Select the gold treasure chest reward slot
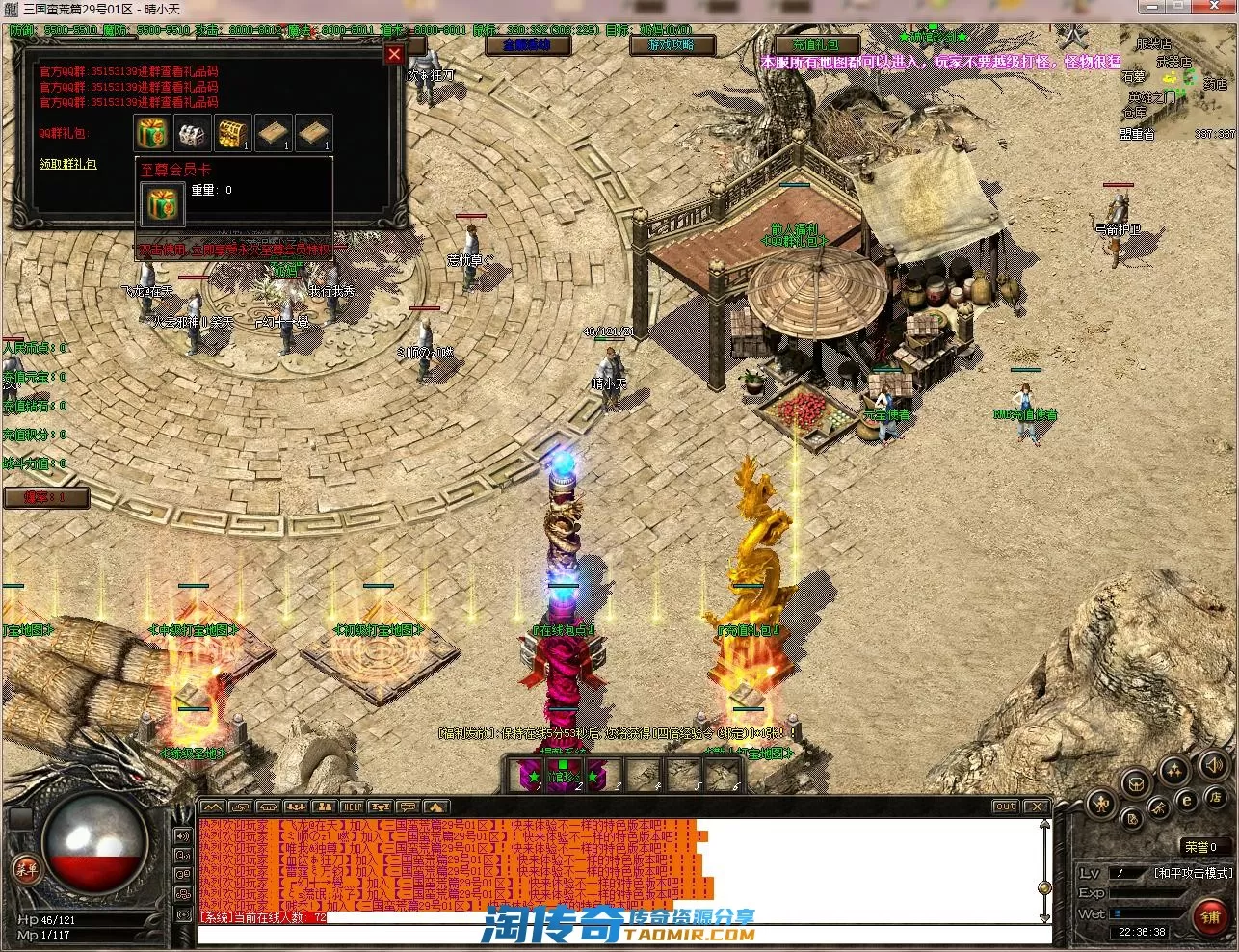The height and width of the screenshot is (952, 1239). 233,133
